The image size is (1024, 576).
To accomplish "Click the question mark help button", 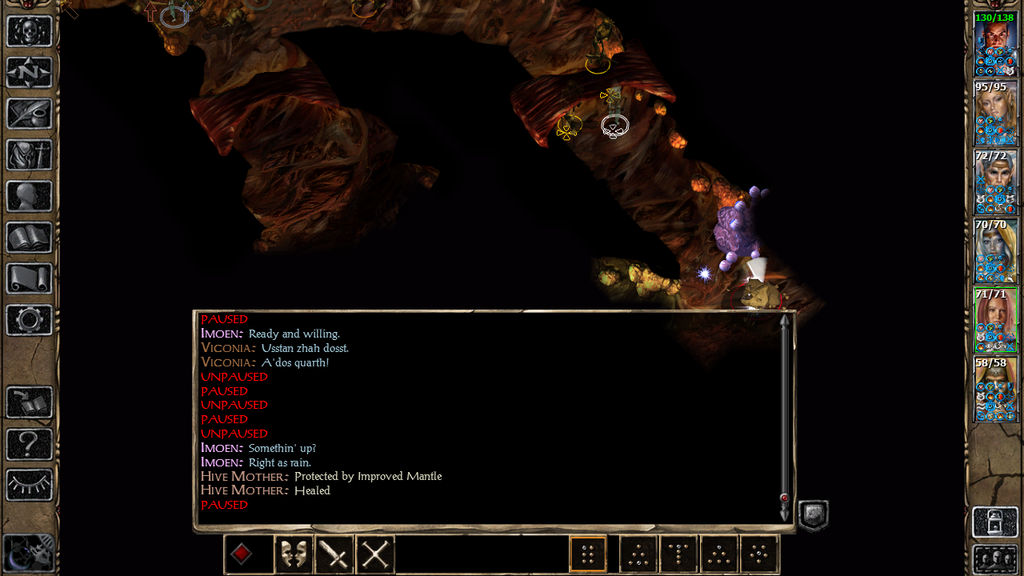I will 29,443.
